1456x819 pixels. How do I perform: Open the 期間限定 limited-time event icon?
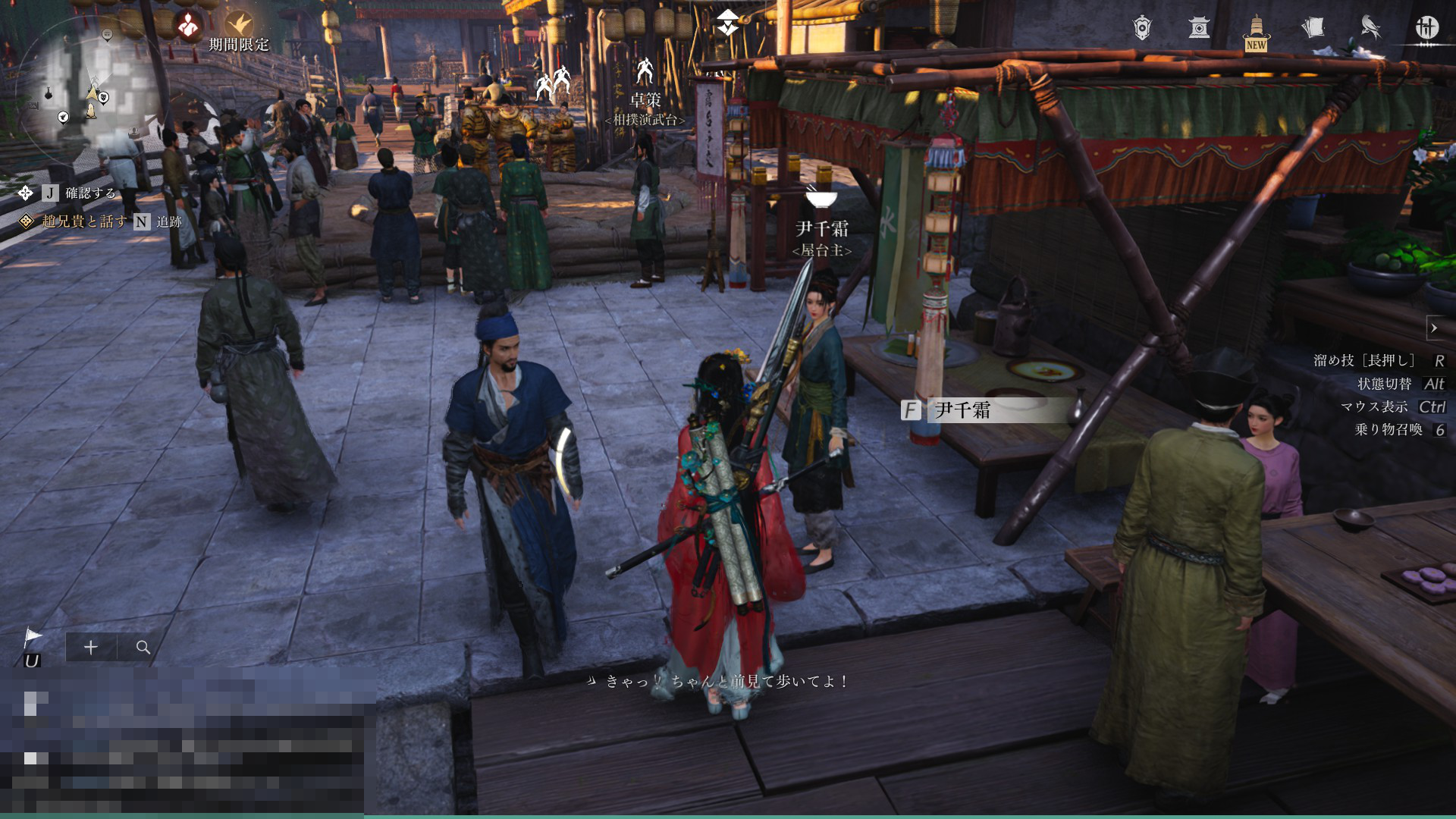click(240, 29)
